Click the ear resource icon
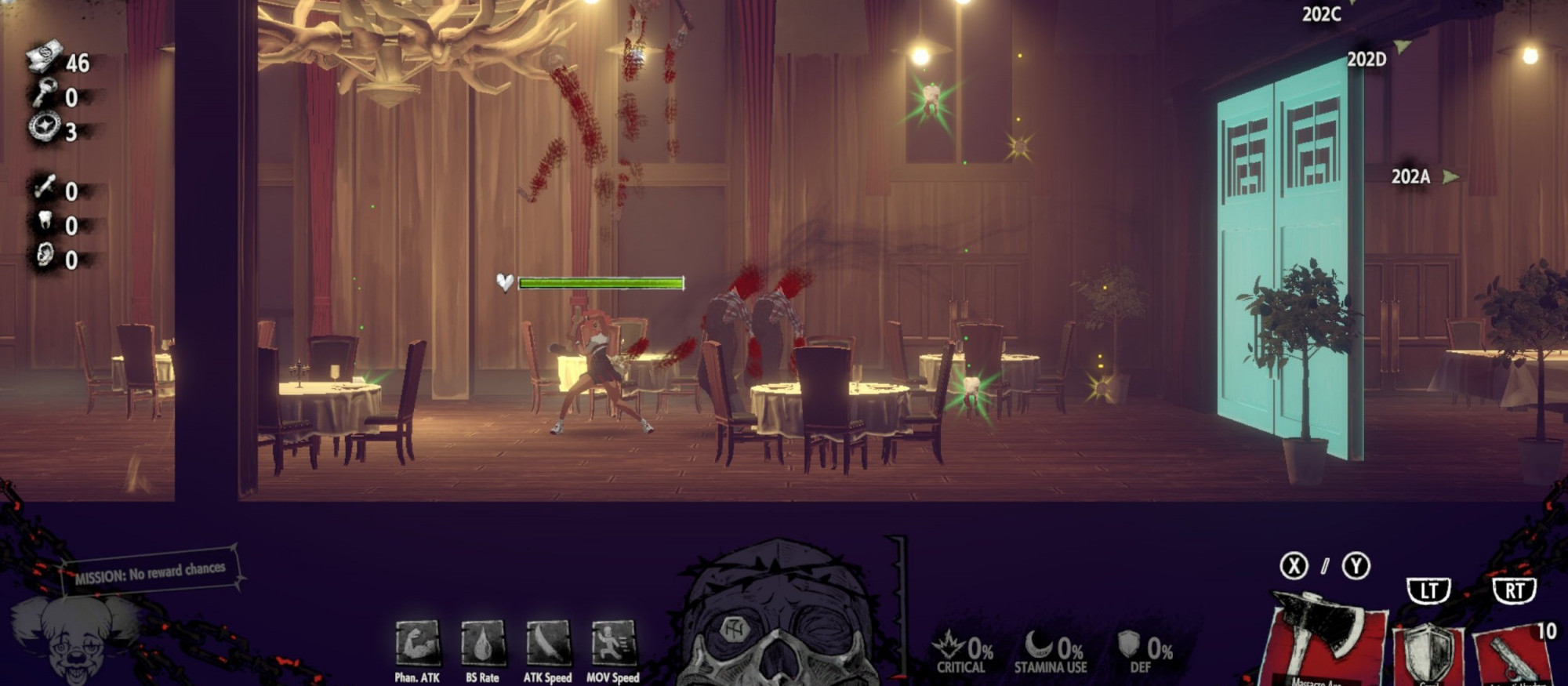Screen dimensions: 1568x686 pos(44,257)
